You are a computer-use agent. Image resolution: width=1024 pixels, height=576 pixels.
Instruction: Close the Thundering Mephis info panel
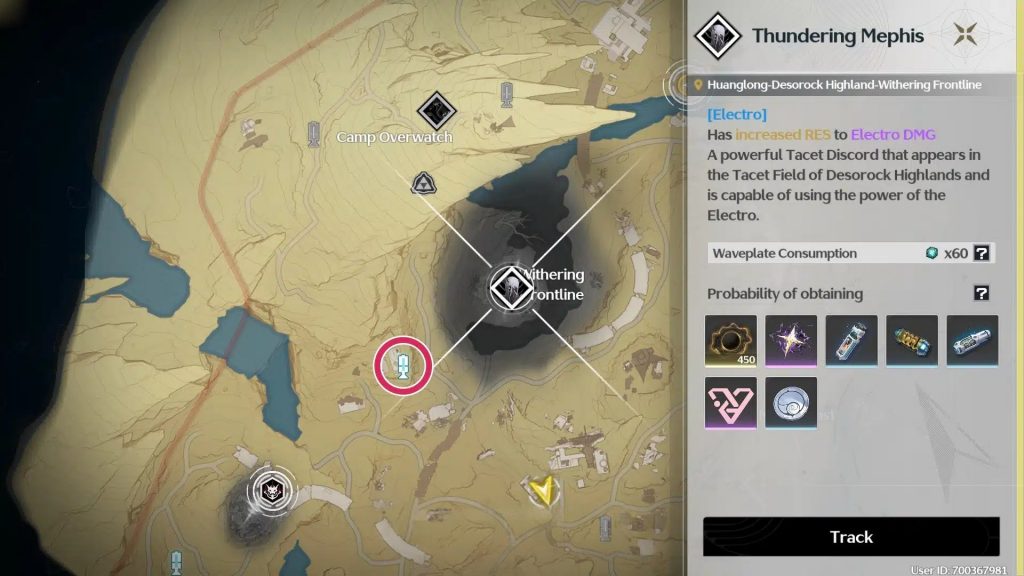tap(965, 35)
